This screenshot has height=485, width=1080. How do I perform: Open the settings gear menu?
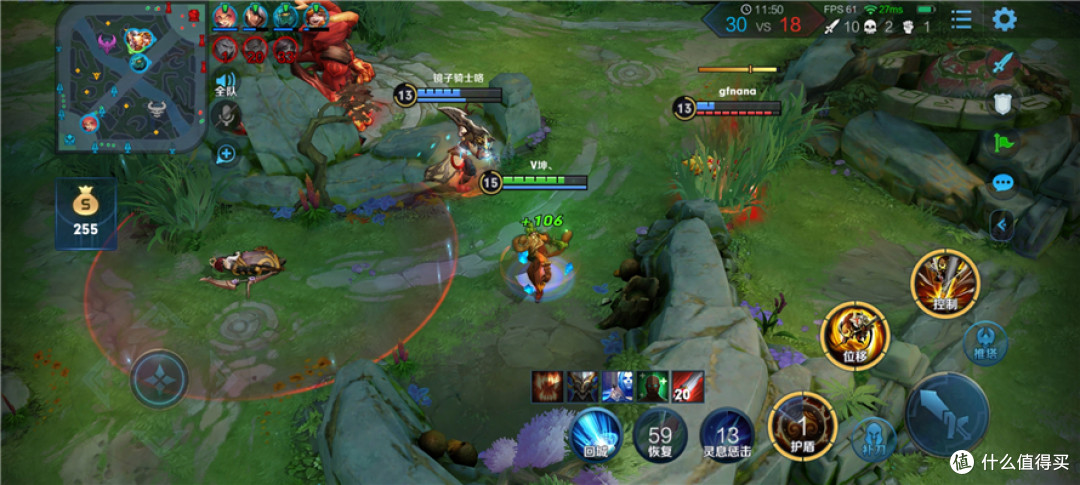(x=1004, y=19)
